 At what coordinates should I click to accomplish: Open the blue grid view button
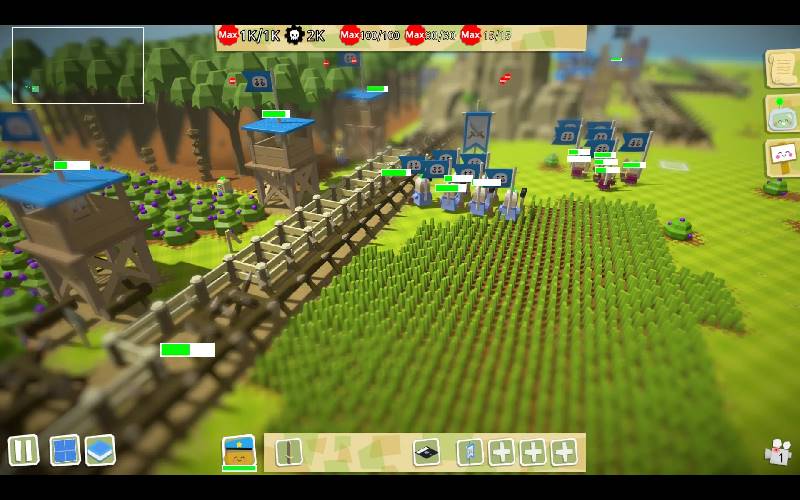[65, 450]
